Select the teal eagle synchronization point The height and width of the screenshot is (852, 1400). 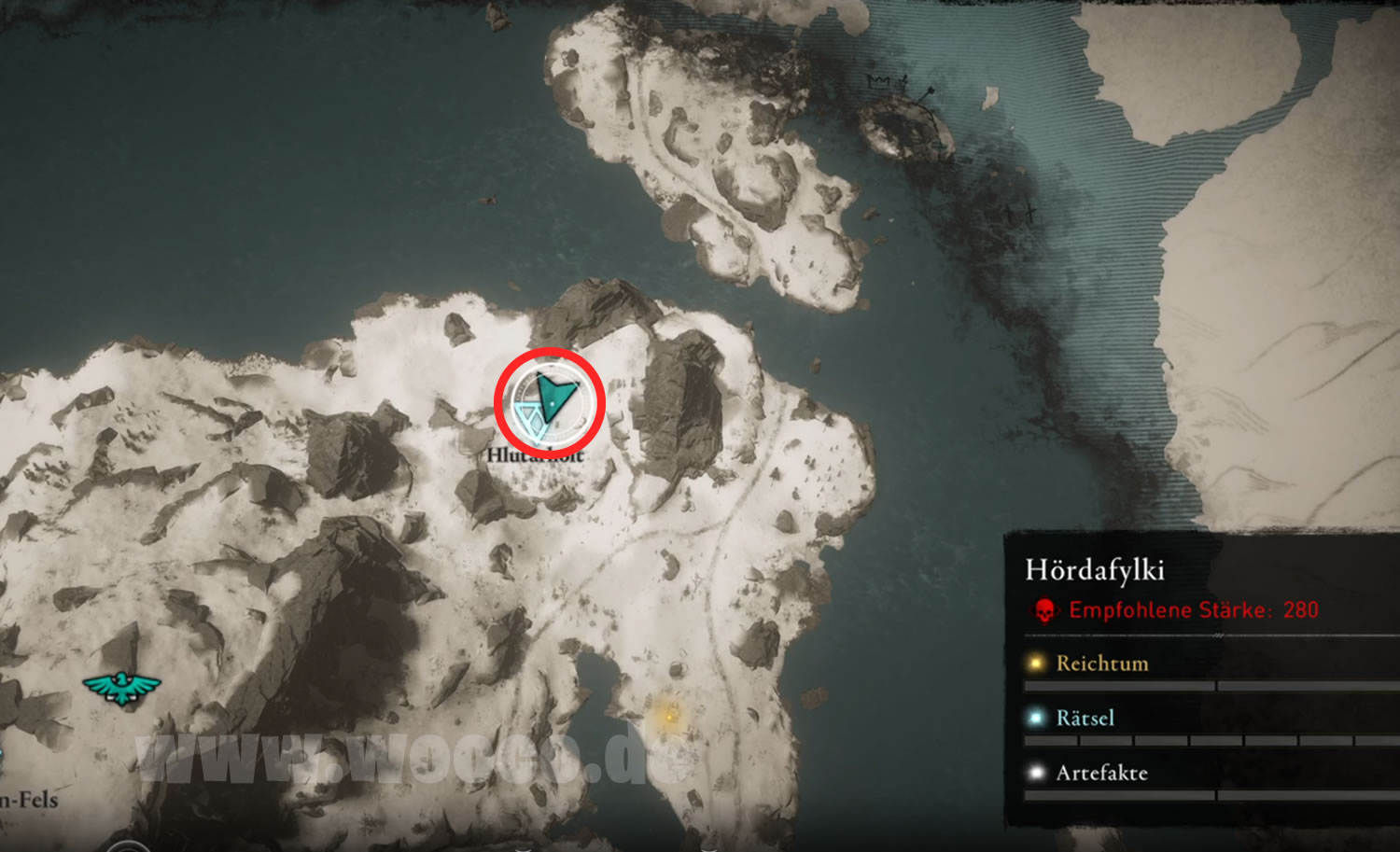pyautogui.click(x=121, y=687)
